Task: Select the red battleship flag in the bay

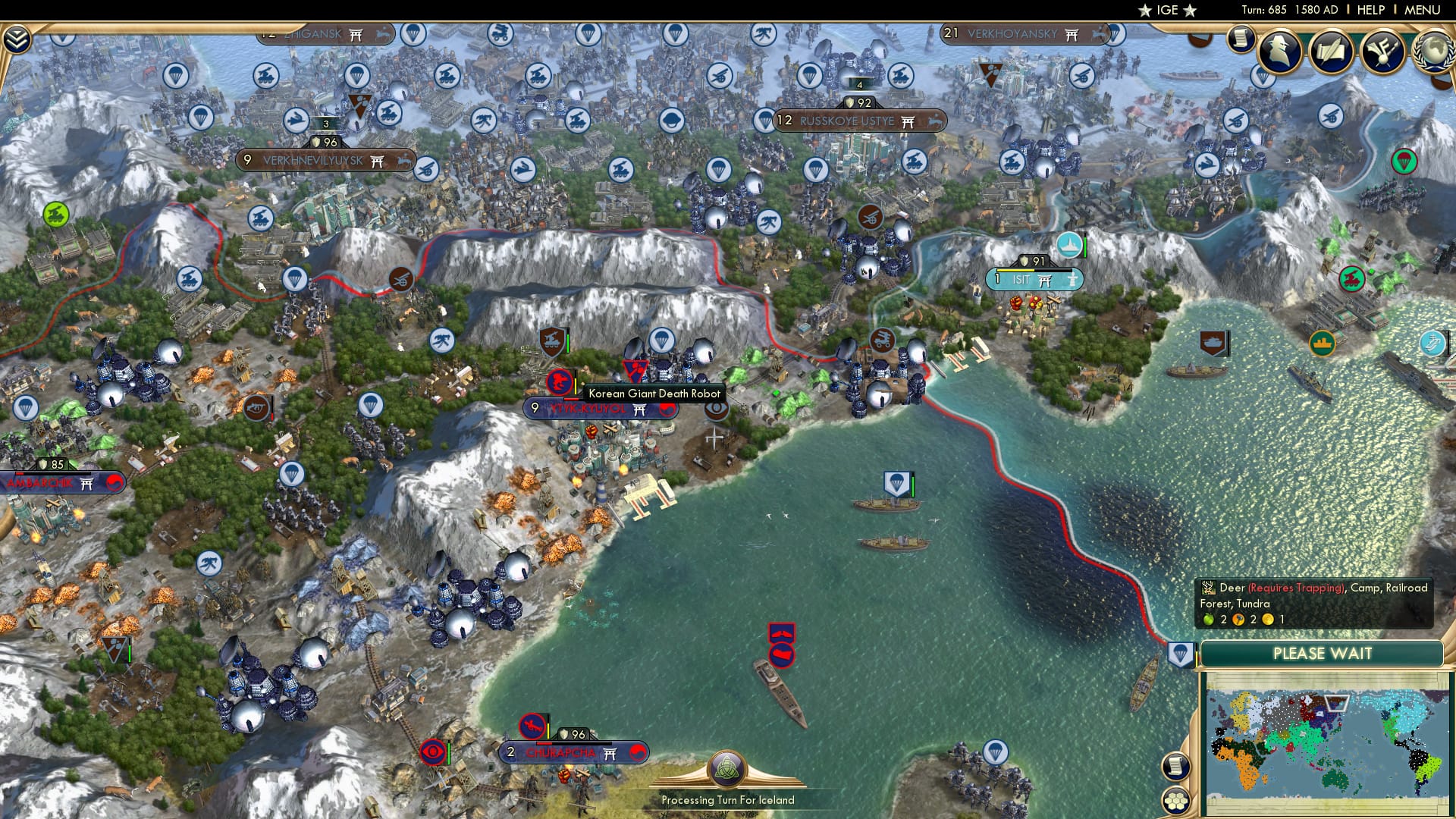Action: click(x=781, y=653)
